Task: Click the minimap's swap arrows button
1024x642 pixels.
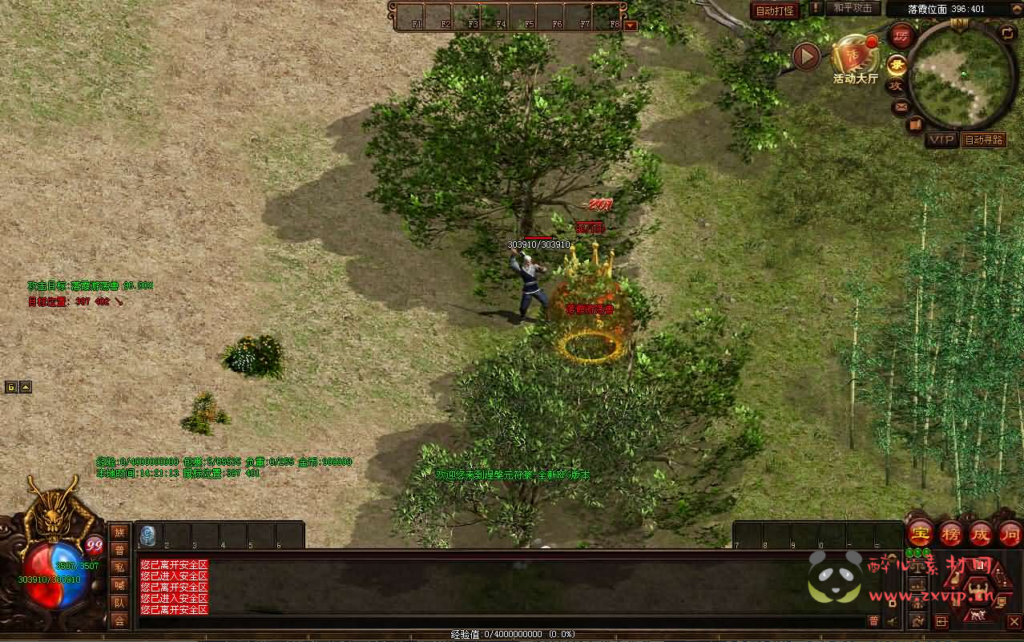Action: tap(1008, 32)
